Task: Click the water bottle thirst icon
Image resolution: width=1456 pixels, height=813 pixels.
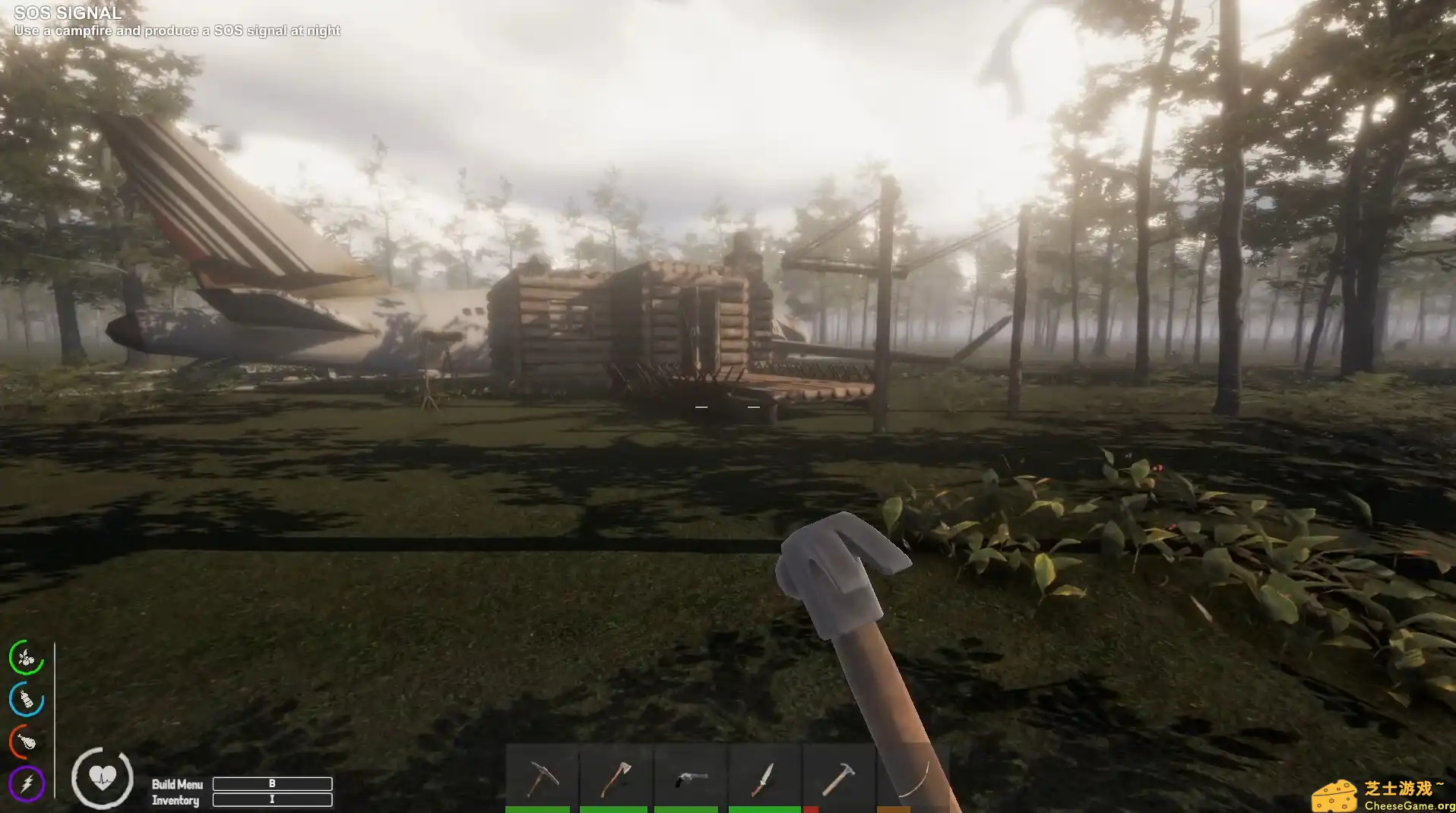Action: [25, 700]
